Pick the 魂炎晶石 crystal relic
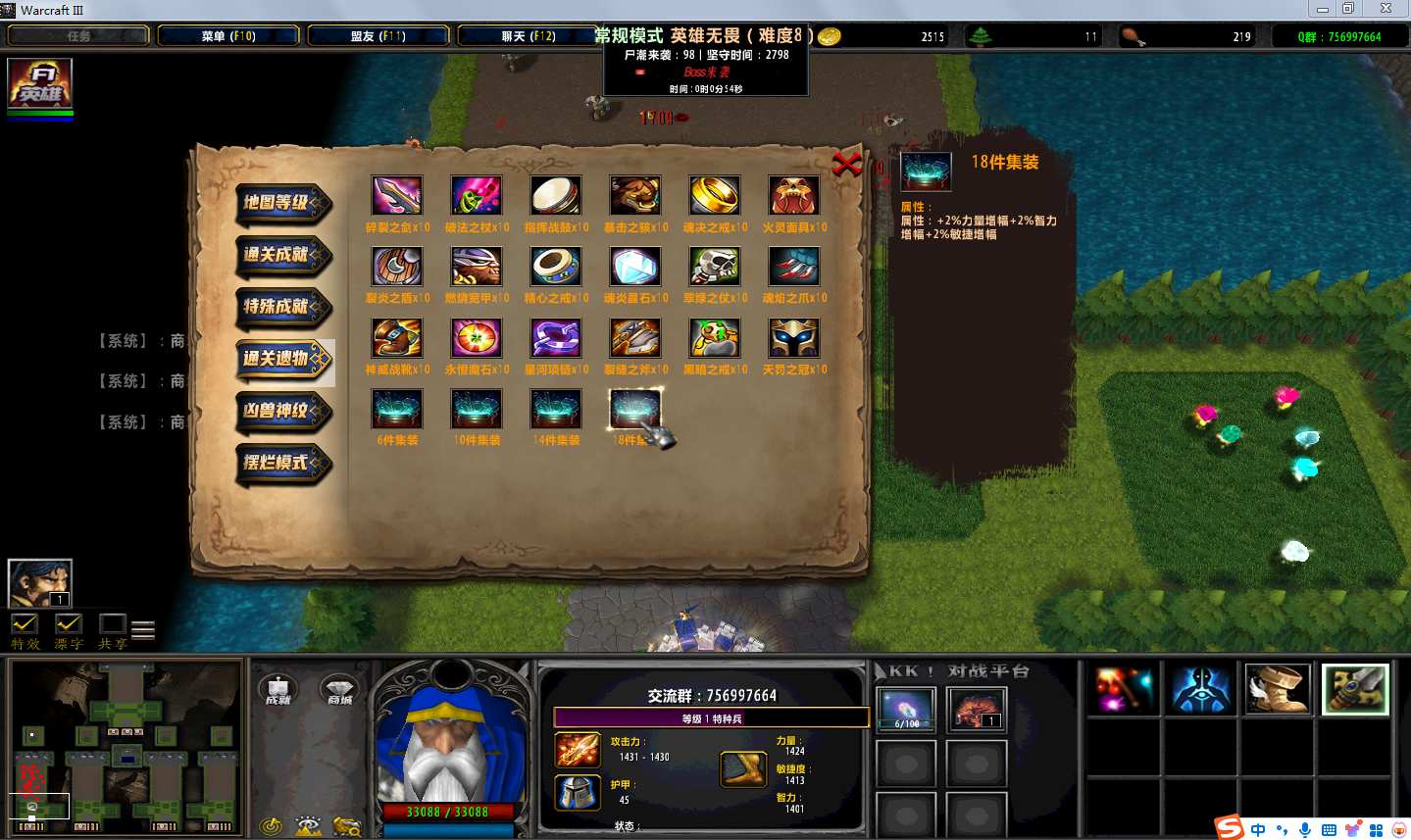Screen dimensions: 1411x840 point(634,267)
